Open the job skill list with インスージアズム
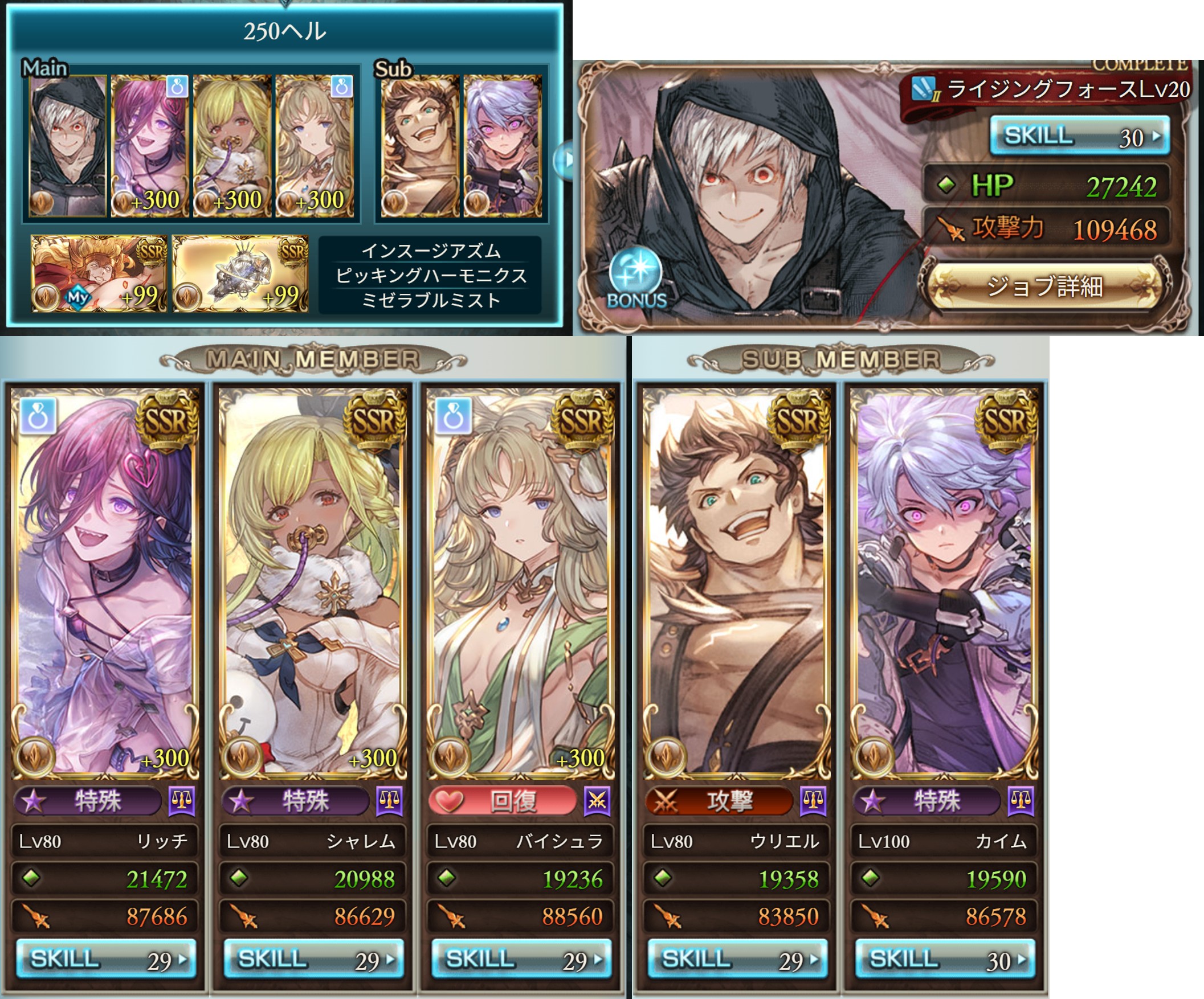The width and height of the screenshot is (1204, 999). tap(430, 275)
